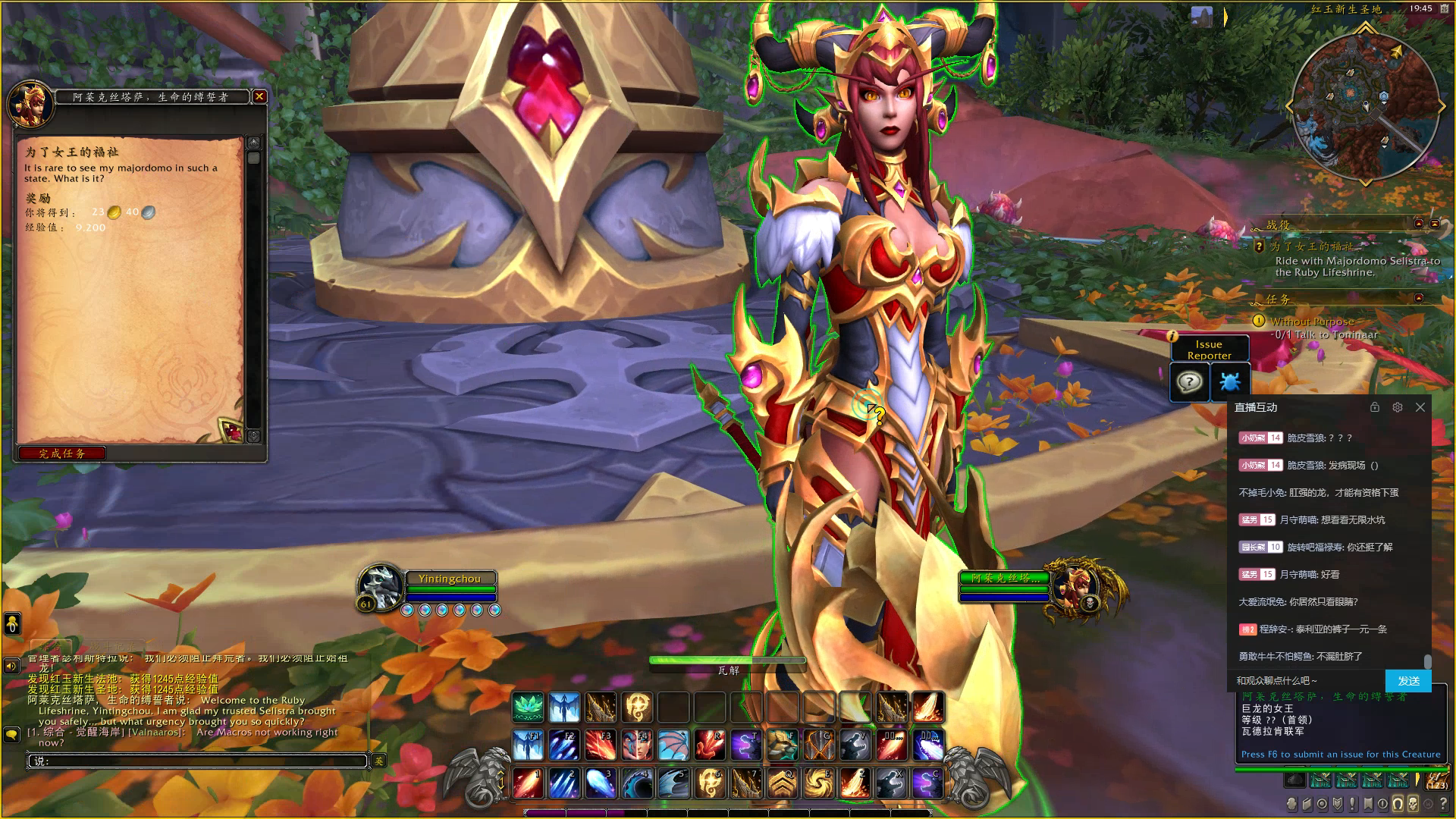
Task: Activate the F4 dragon-human face ability
Action: (637, 745)
